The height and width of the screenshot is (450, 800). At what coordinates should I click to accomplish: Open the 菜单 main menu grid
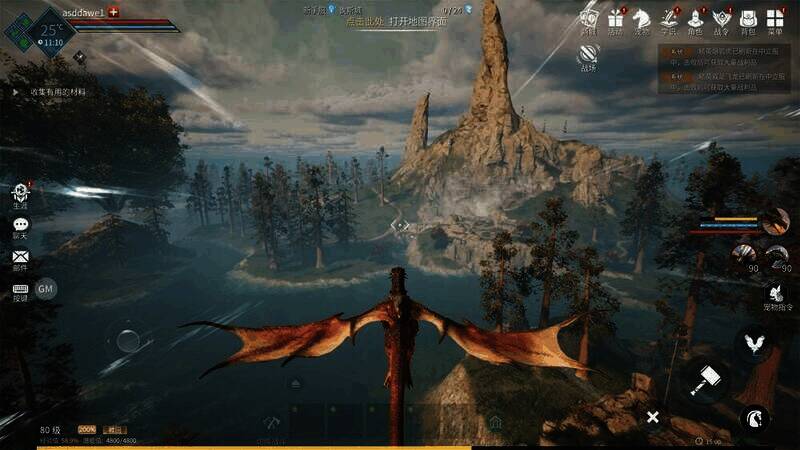coord(775,19)
